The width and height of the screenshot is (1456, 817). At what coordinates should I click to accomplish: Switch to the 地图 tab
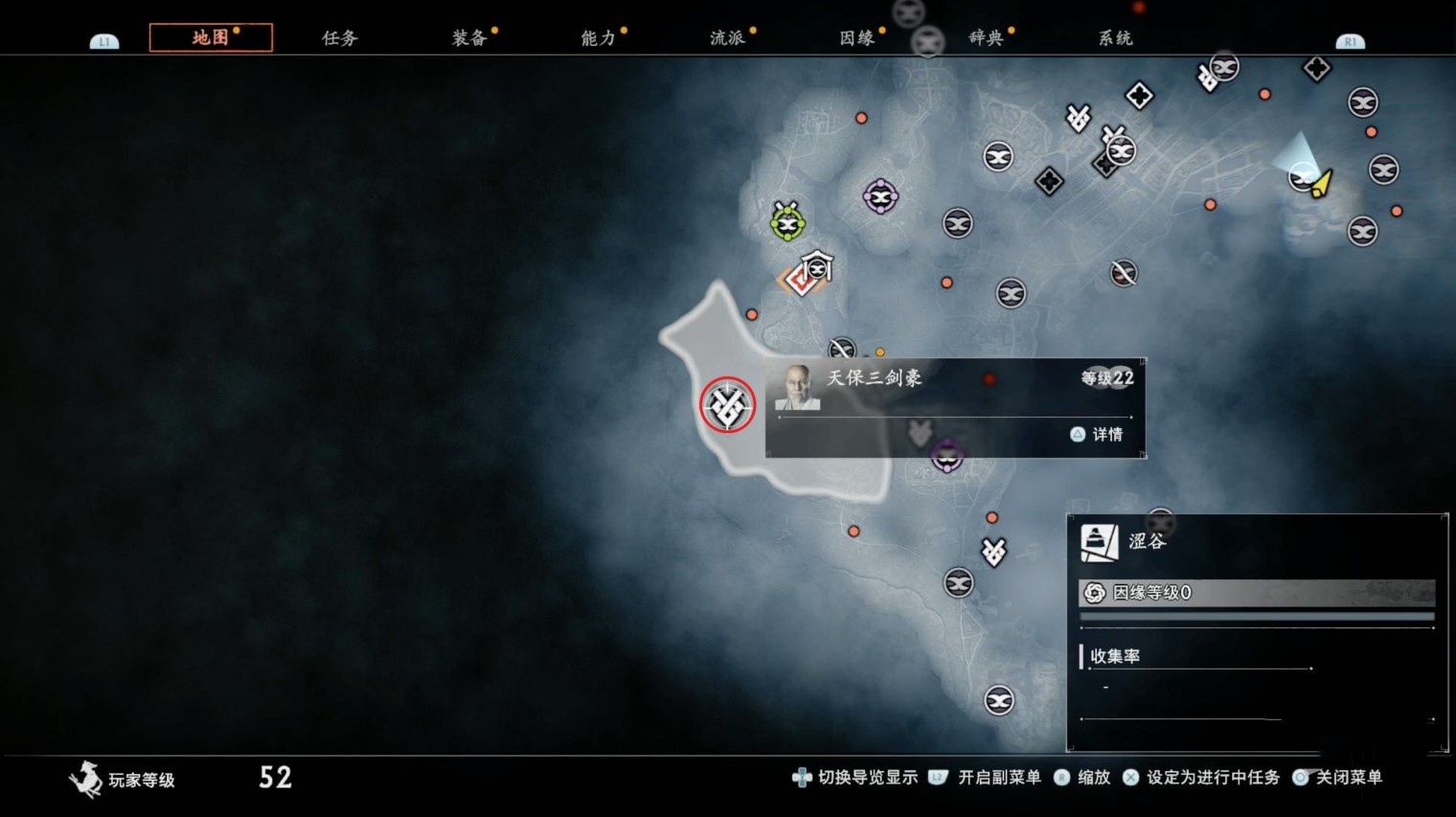pyautogui.click(x=211, y=37)
